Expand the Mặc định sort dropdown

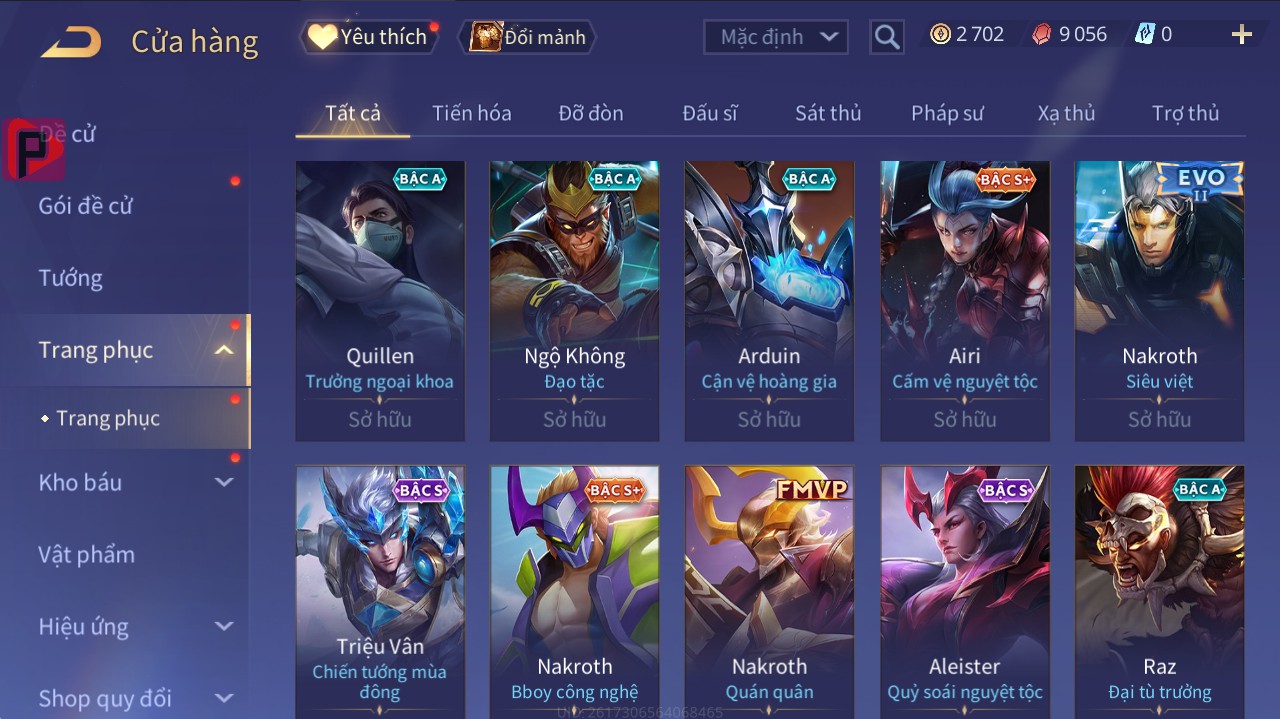[776, 37]
